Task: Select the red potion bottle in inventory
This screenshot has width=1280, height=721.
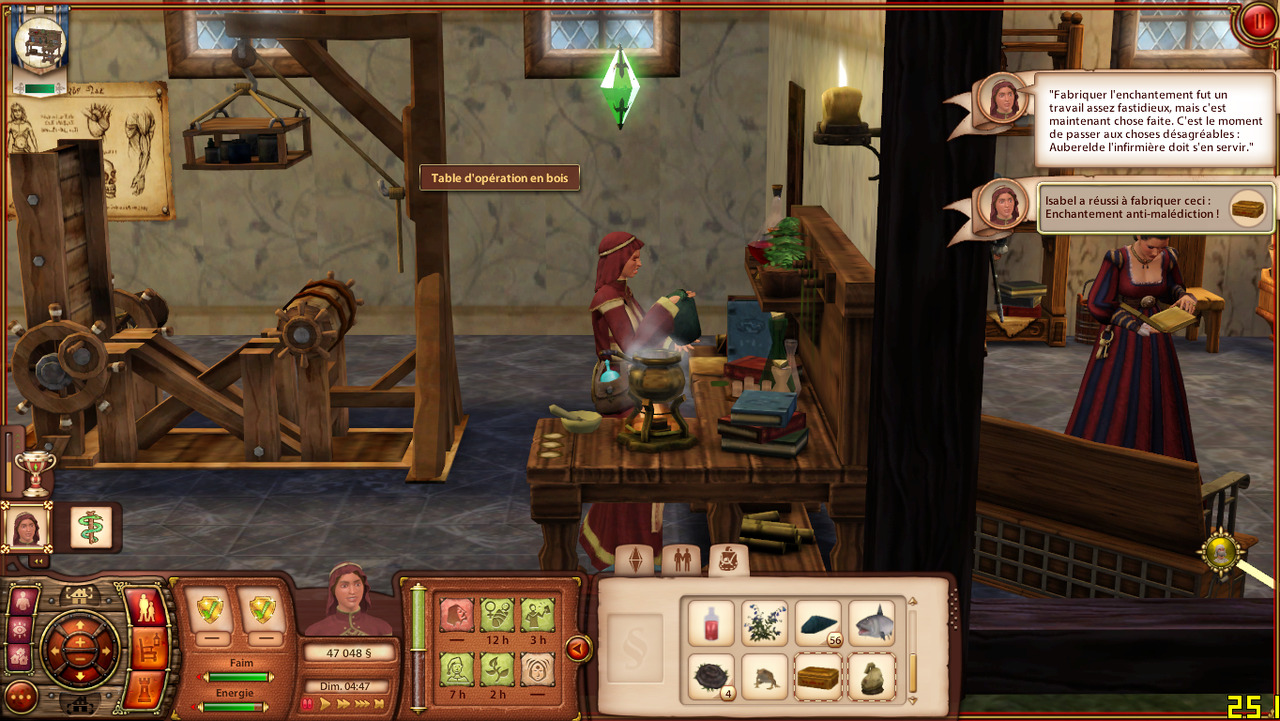Action: pyautogui.click(x=711, y=624)
